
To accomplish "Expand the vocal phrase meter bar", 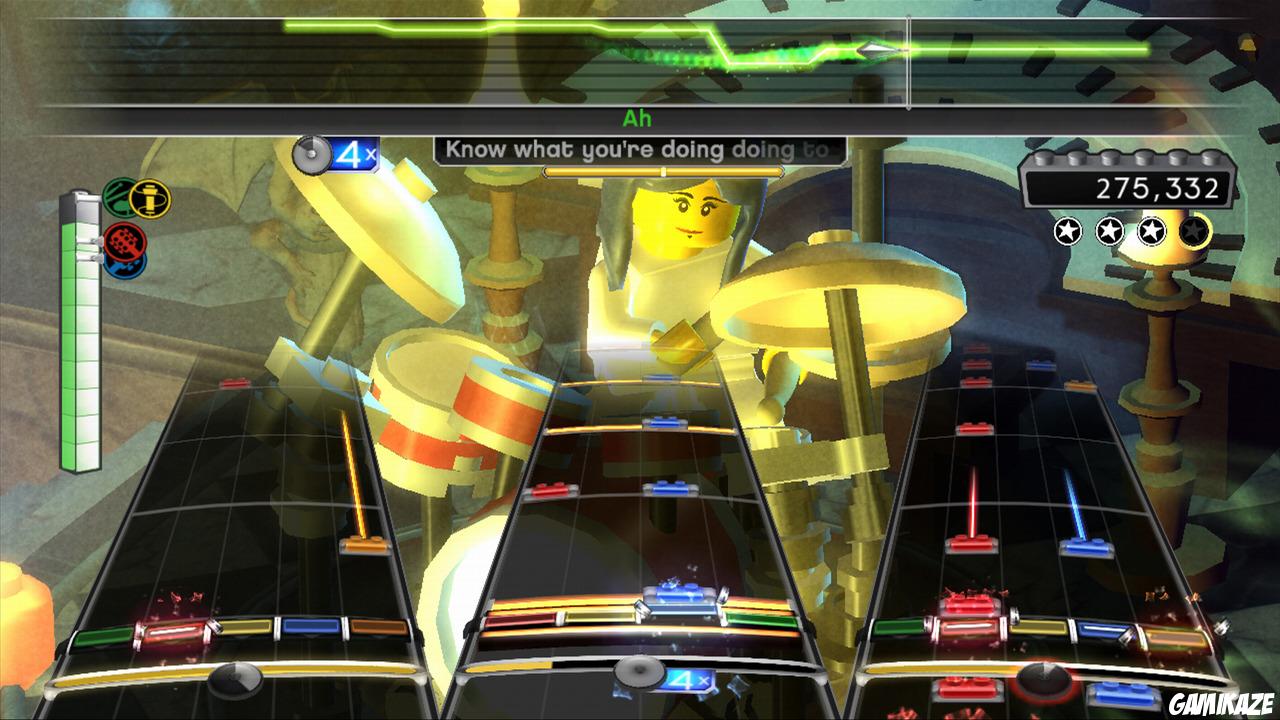I will click(663, 170).
